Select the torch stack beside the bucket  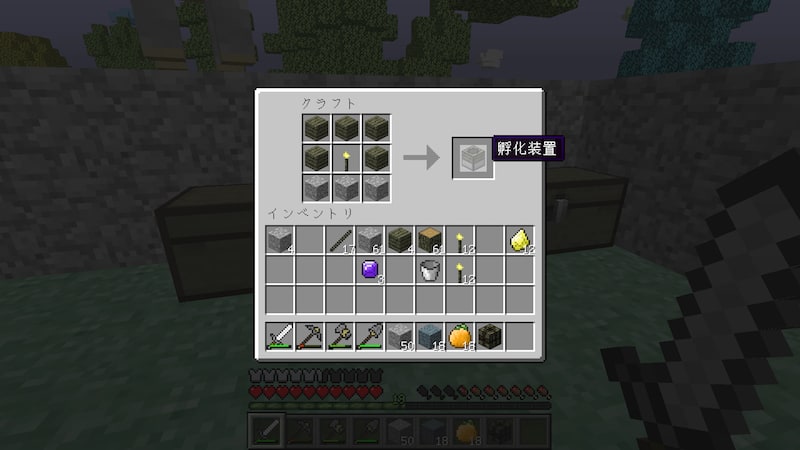click(x=459, y=268)
